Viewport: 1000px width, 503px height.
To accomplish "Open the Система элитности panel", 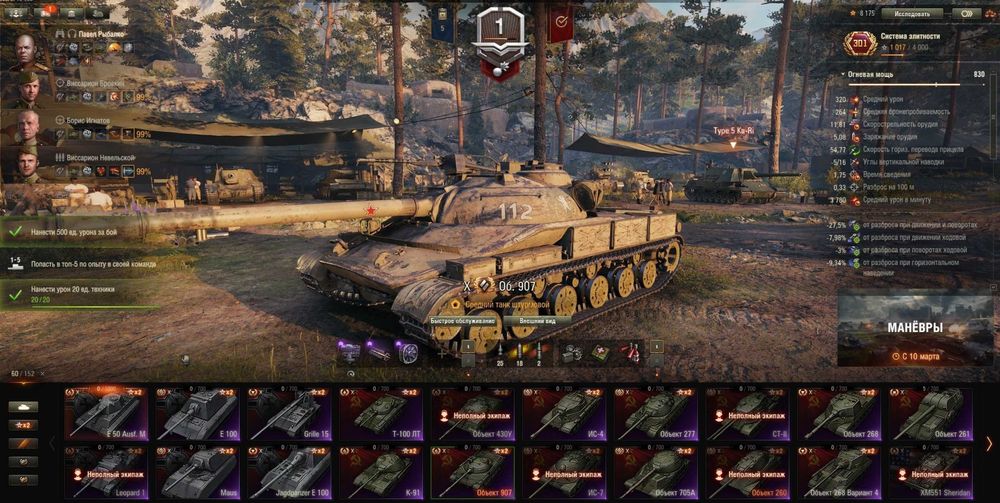I will pos(908,40).
